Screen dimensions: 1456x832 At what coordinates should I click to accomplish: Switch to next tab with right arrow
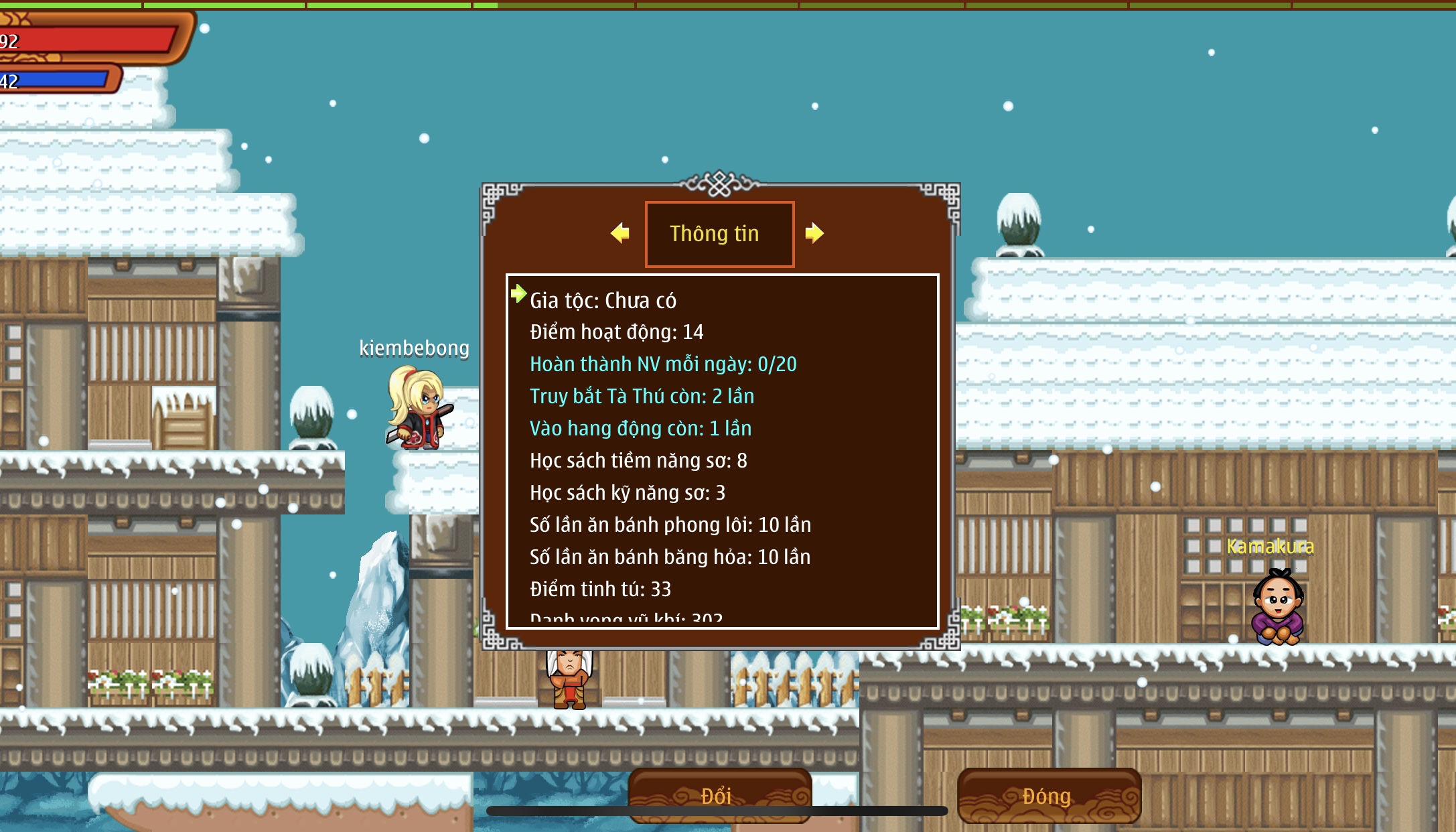click(814, 233)
